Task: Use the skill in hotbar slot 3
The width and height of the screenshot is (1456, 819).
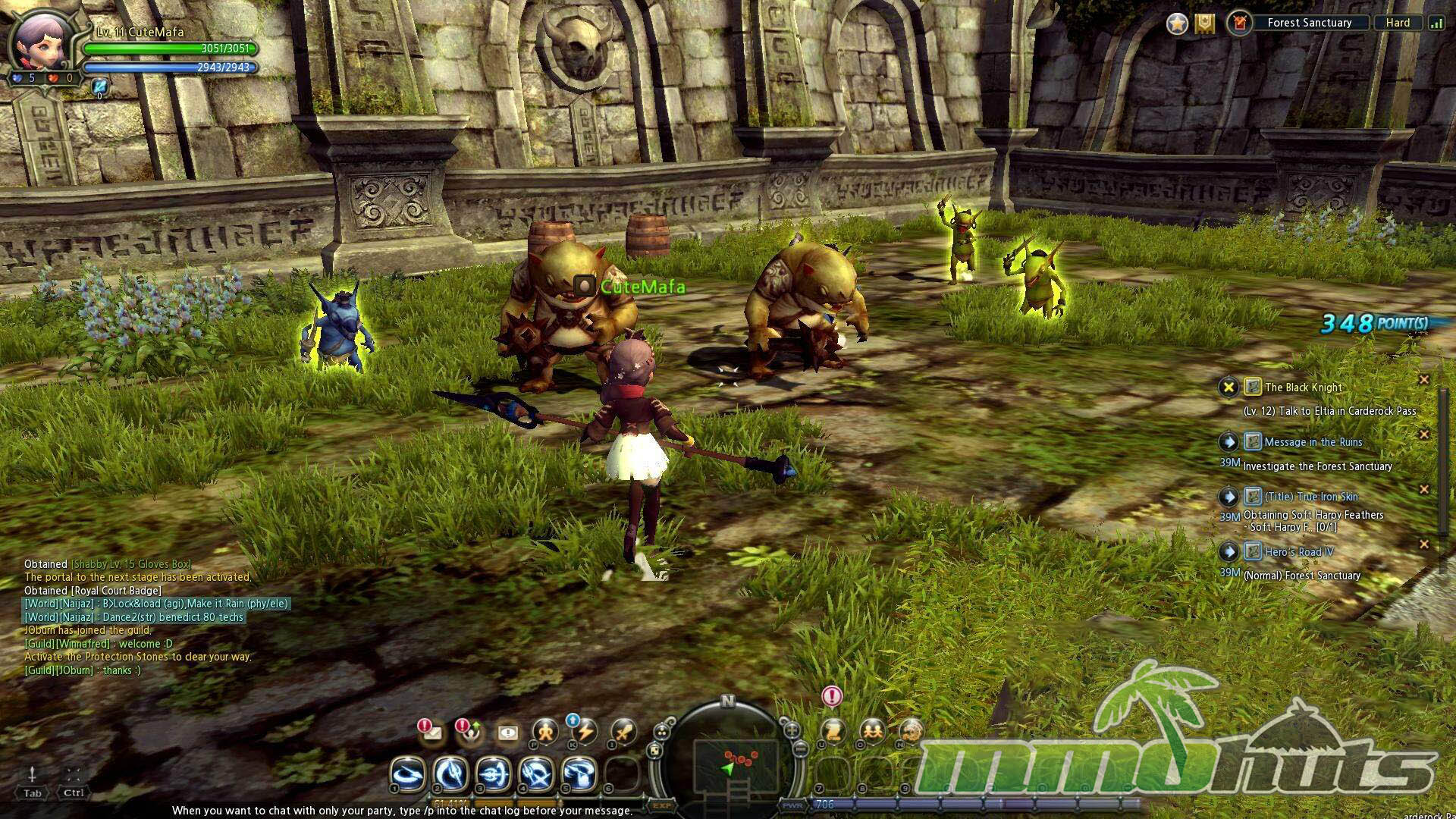Action: tap(493, 774)
